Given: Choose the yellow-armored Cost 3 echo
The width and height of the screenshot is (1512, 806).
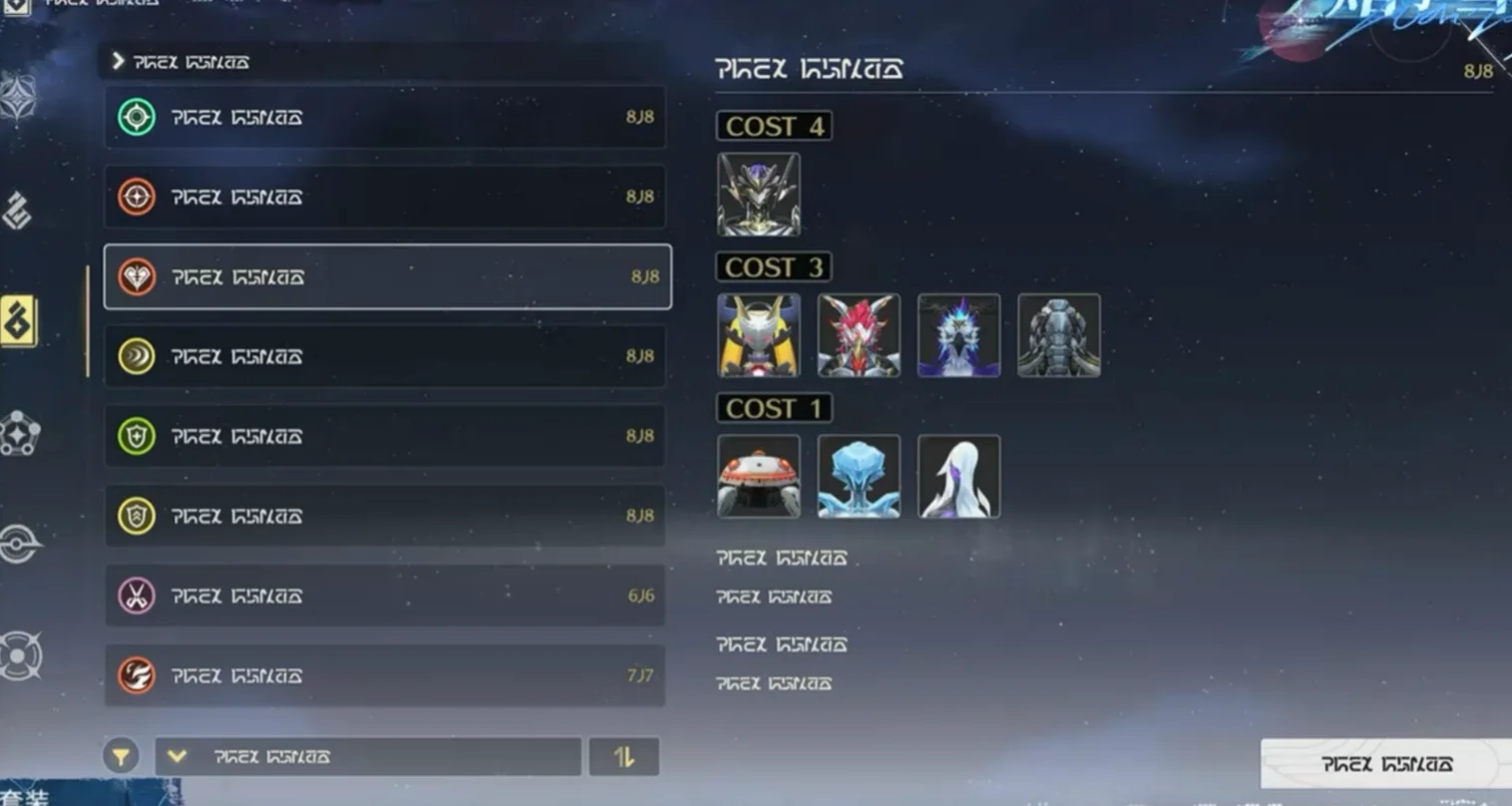Looking at the screenshot, I should 759,335.
